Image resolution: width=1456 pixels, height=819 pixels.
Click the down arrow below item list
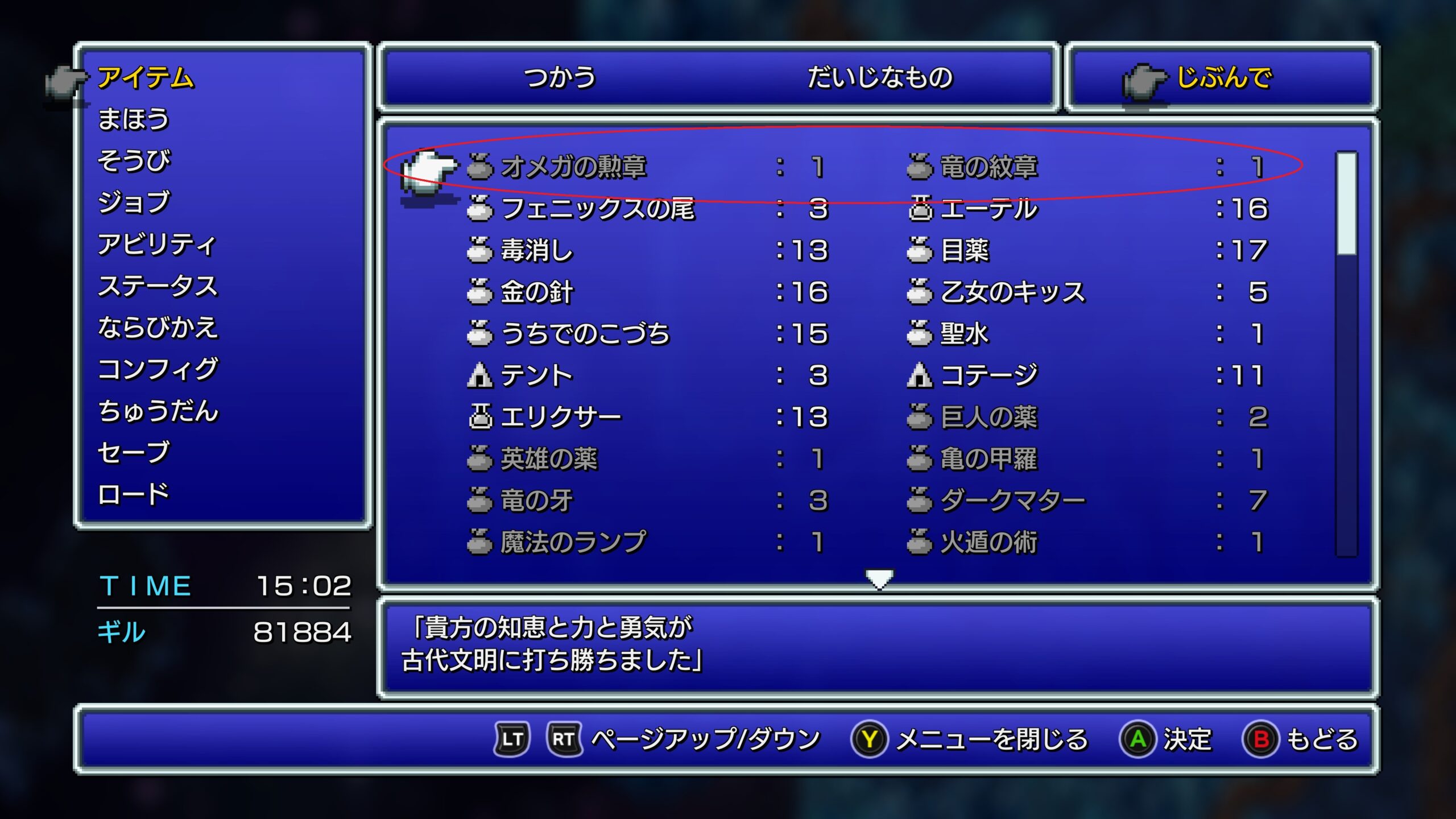pos(879,579)
